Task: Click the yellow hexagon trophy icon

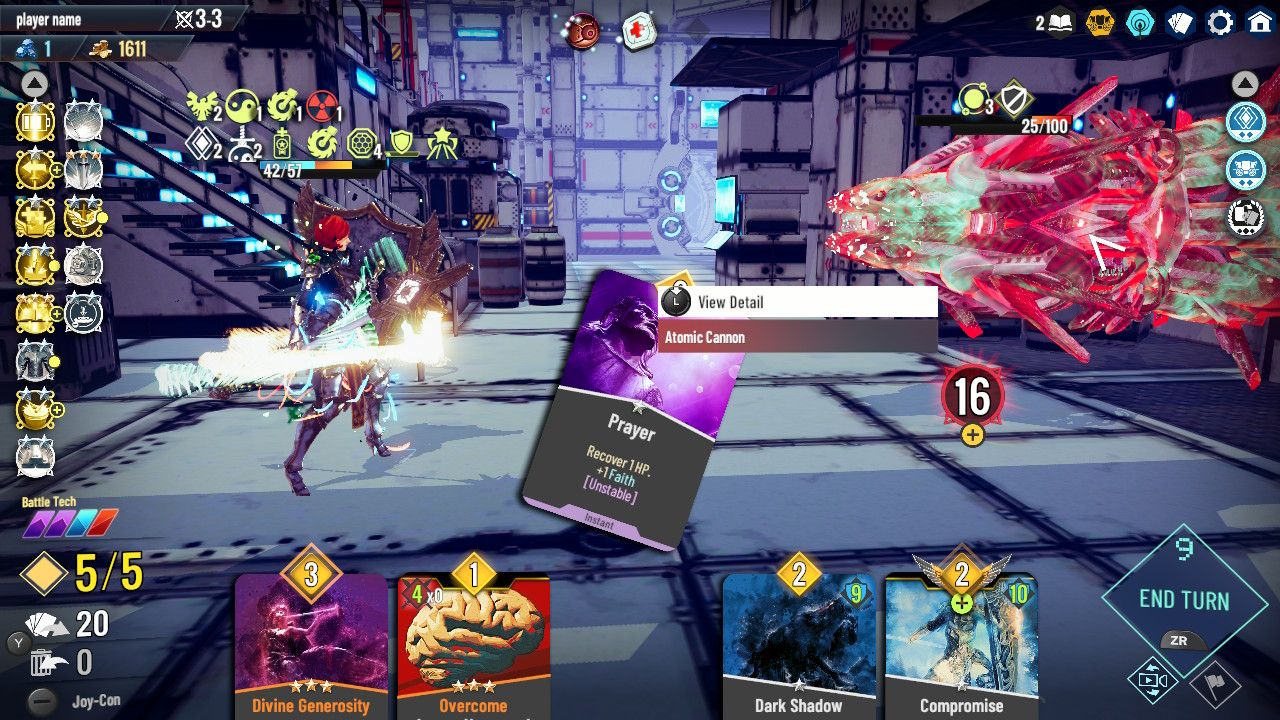Action: (1100, 22)
